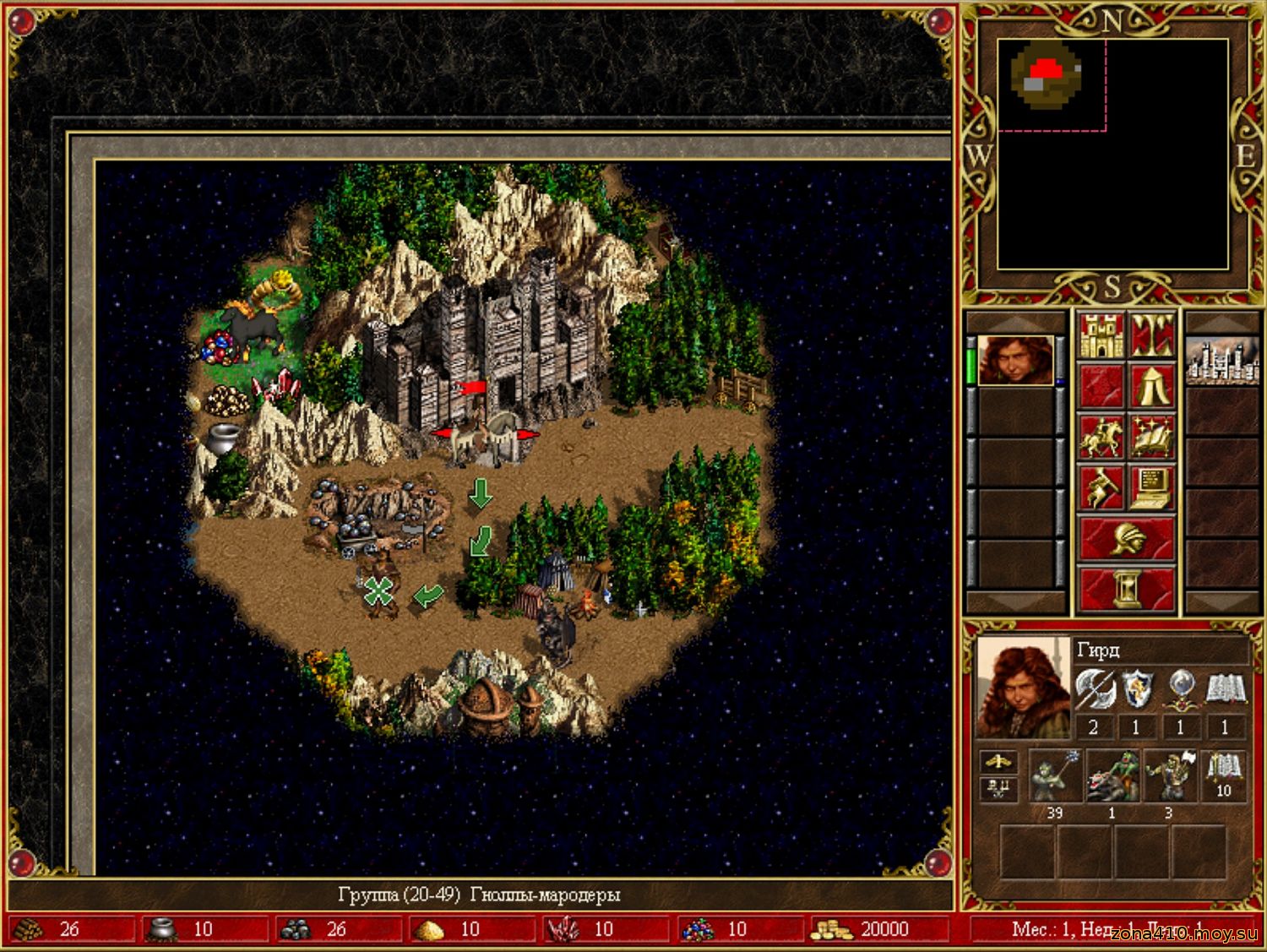Select next hero with helmet button
This screenshot has height=952, width=1267.
click(x=1126, y=538)
